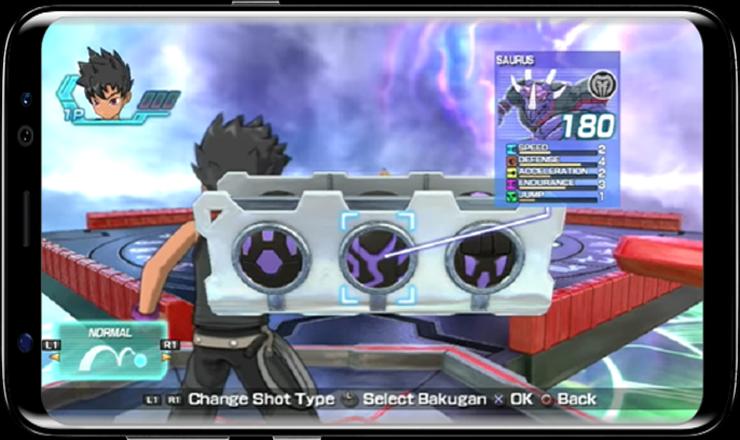Screen dimensions: 740x440
Task: Select the highlighted center Bakugan ball
Action: [x=377, y=258]
